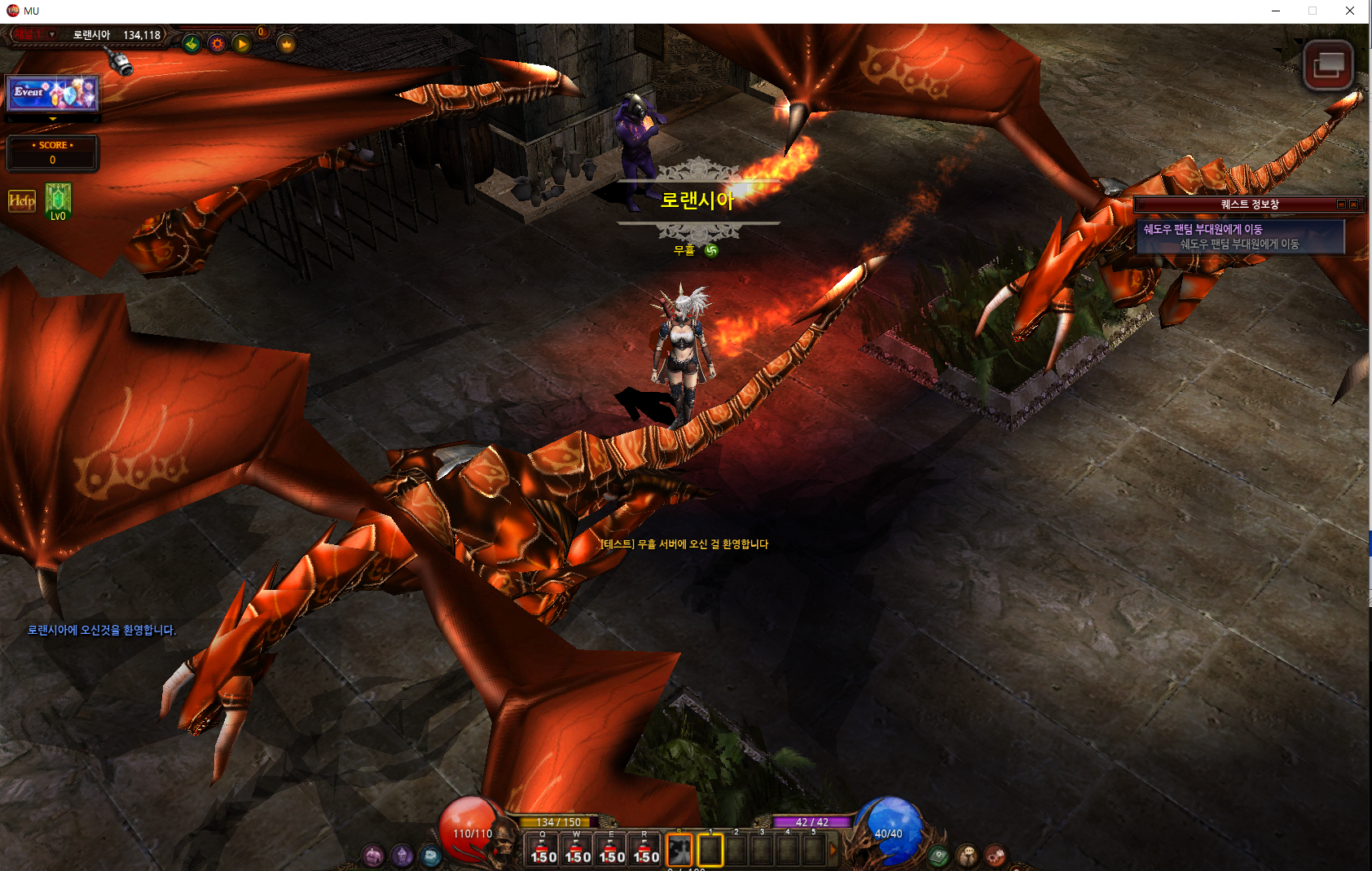
Task: Select the orange-framed skill slot
Action: tap(679, 851)
